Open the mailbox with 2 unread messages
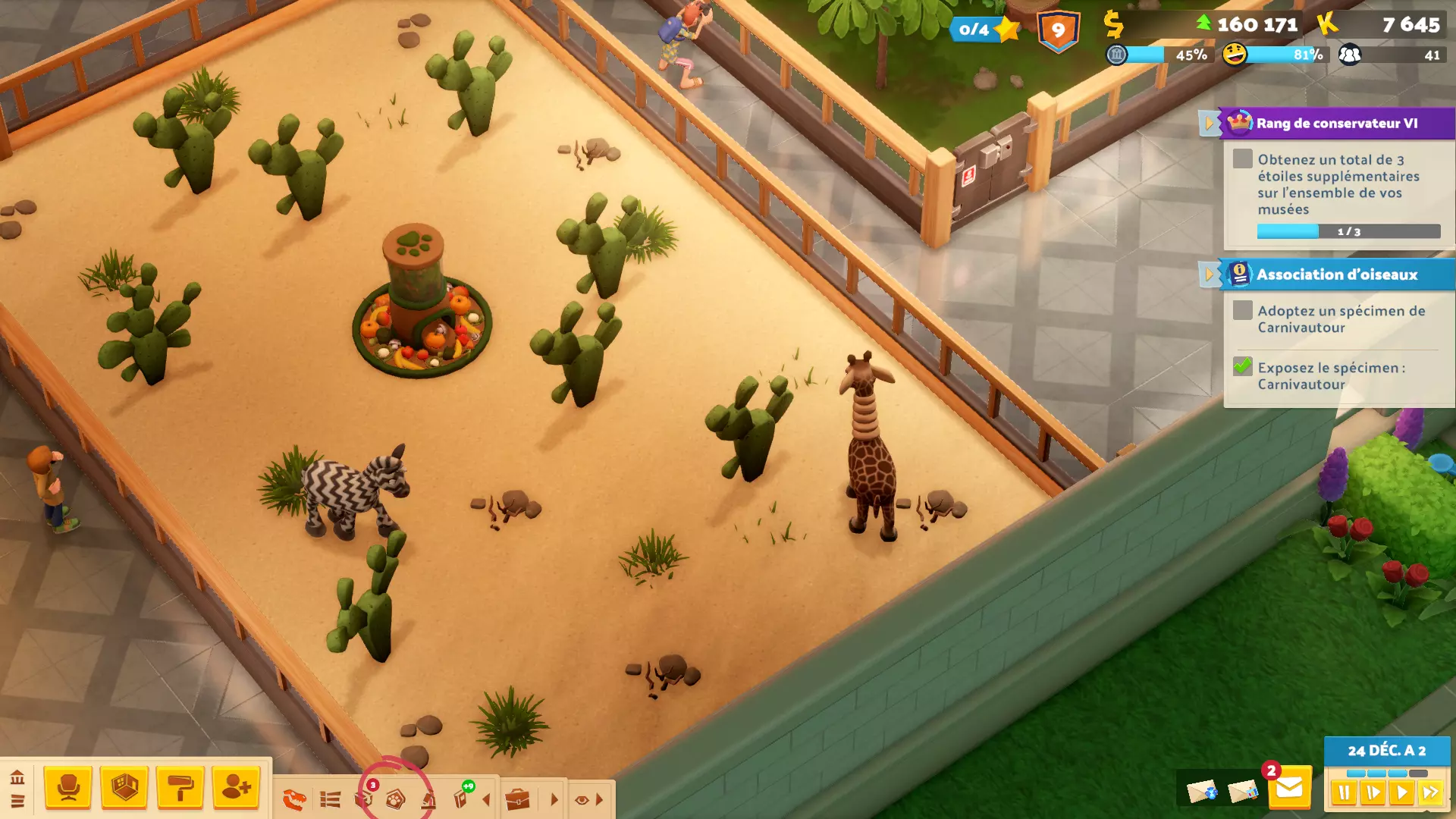Viewport: 1456px width, 819px height. pyautogui.click(x=1288, y=789)
